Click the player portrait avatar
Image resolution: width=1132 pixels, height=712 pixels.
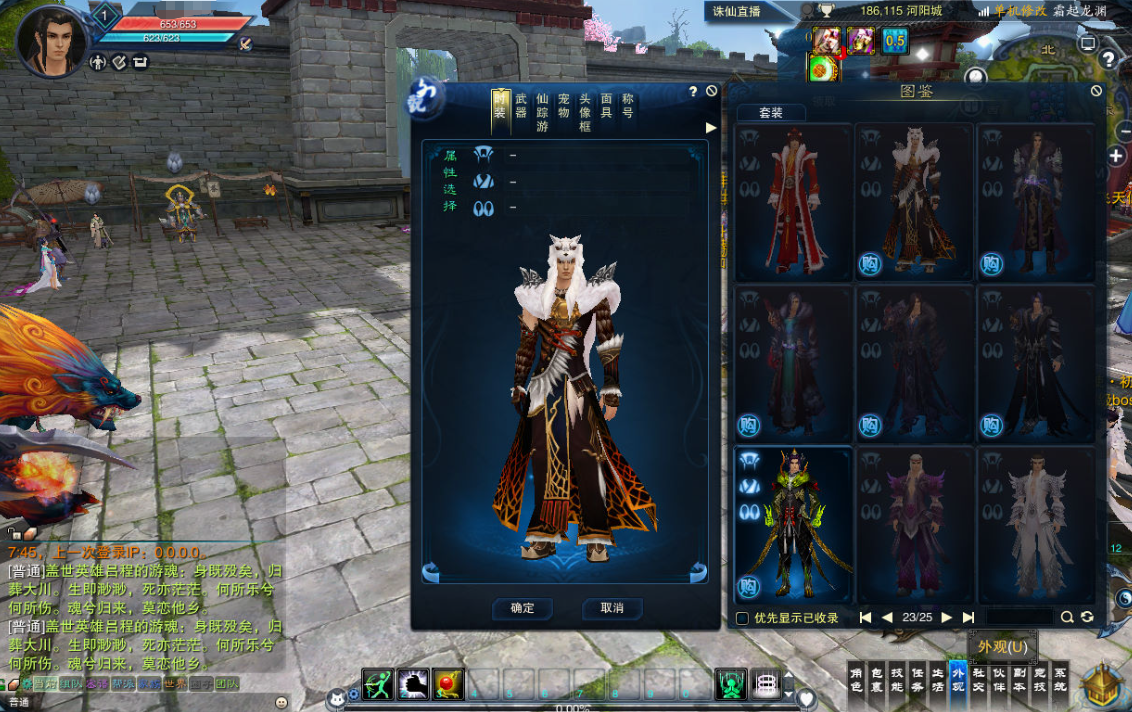click(50, 42)
